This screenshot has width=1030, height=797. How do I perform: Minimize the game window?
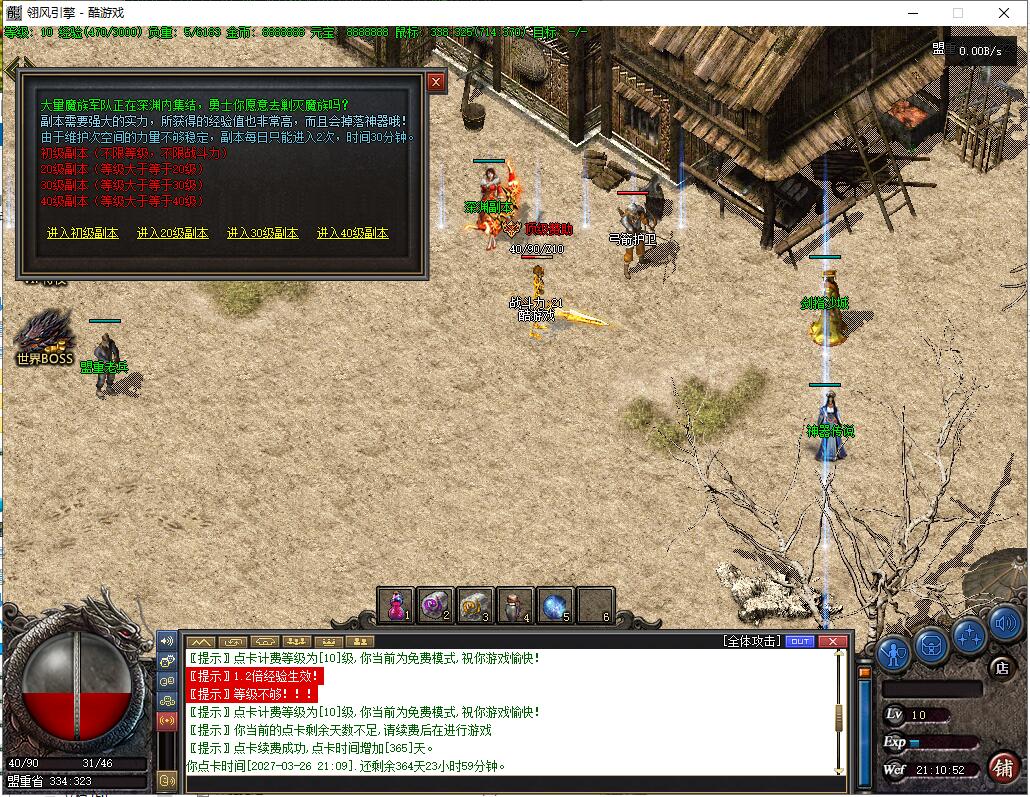(912, 13)
